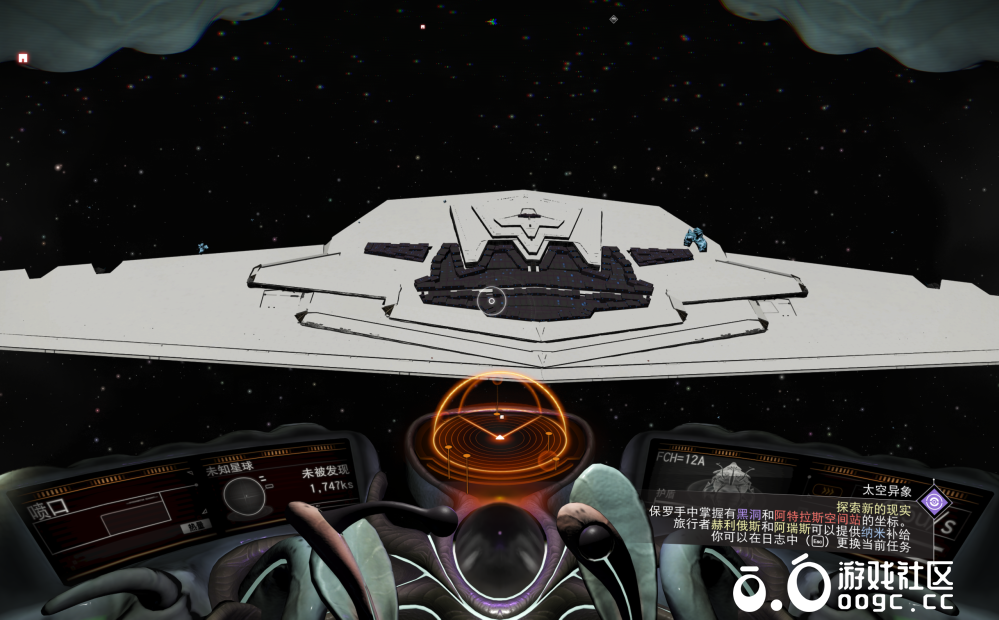This screenshot has height=620, width=999.
Task: Open the 太空异象 mission tracker text
Action: [886, 492]
